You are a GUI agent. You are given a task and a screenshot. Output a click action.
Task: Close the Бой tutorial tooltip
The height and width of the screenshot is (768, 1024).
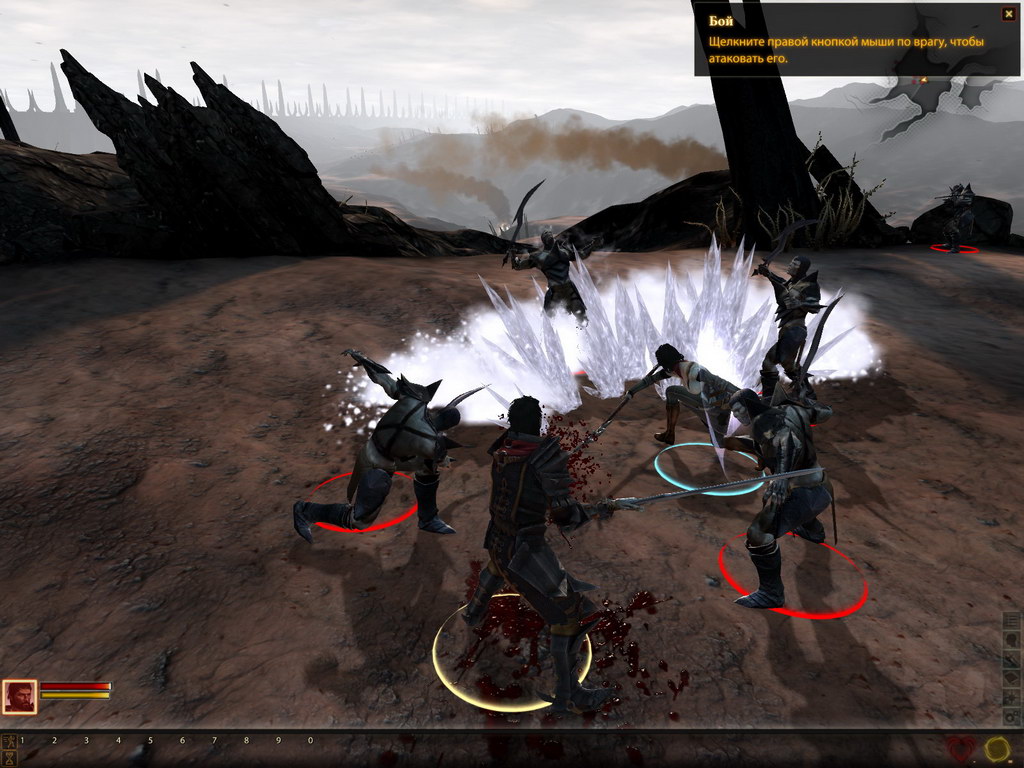tap(1008, 14)
